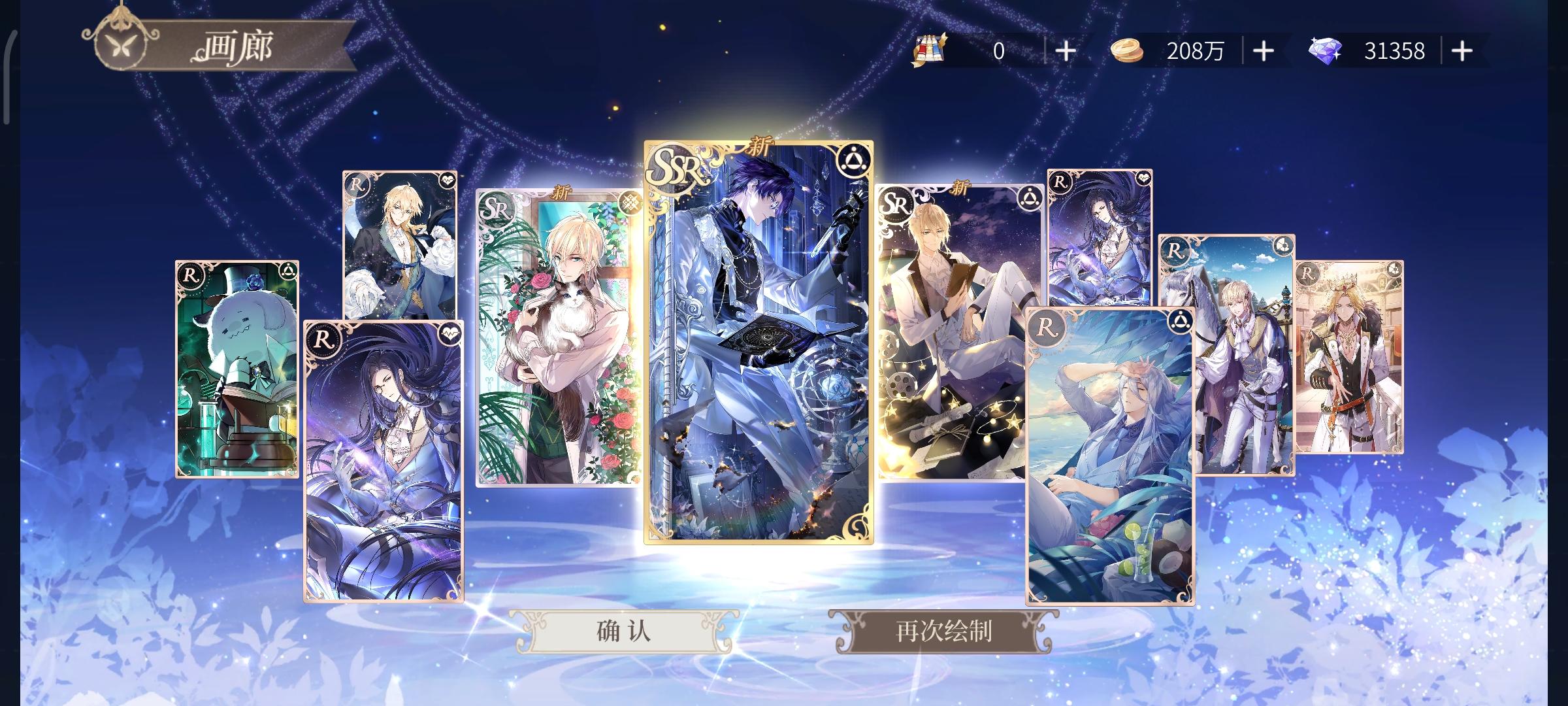The width and height of the screenshot is (1568, 706).
Task: Tap the draw ticket currency icon
Action: tap(930, 49)
